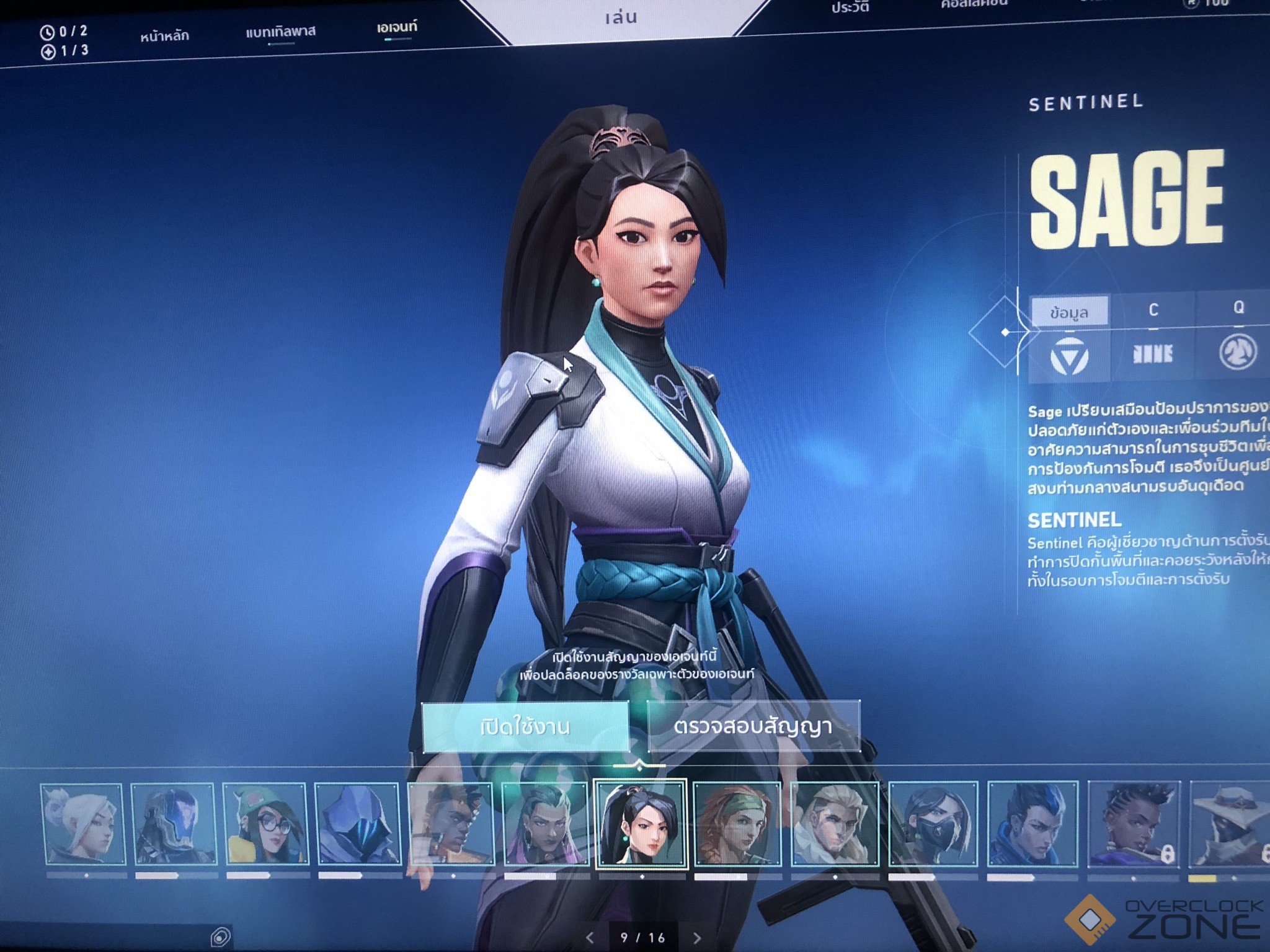The image size is (1270, 952).
Task: Select the blue-haired Yoru portrait
Action: (1031, 824)
